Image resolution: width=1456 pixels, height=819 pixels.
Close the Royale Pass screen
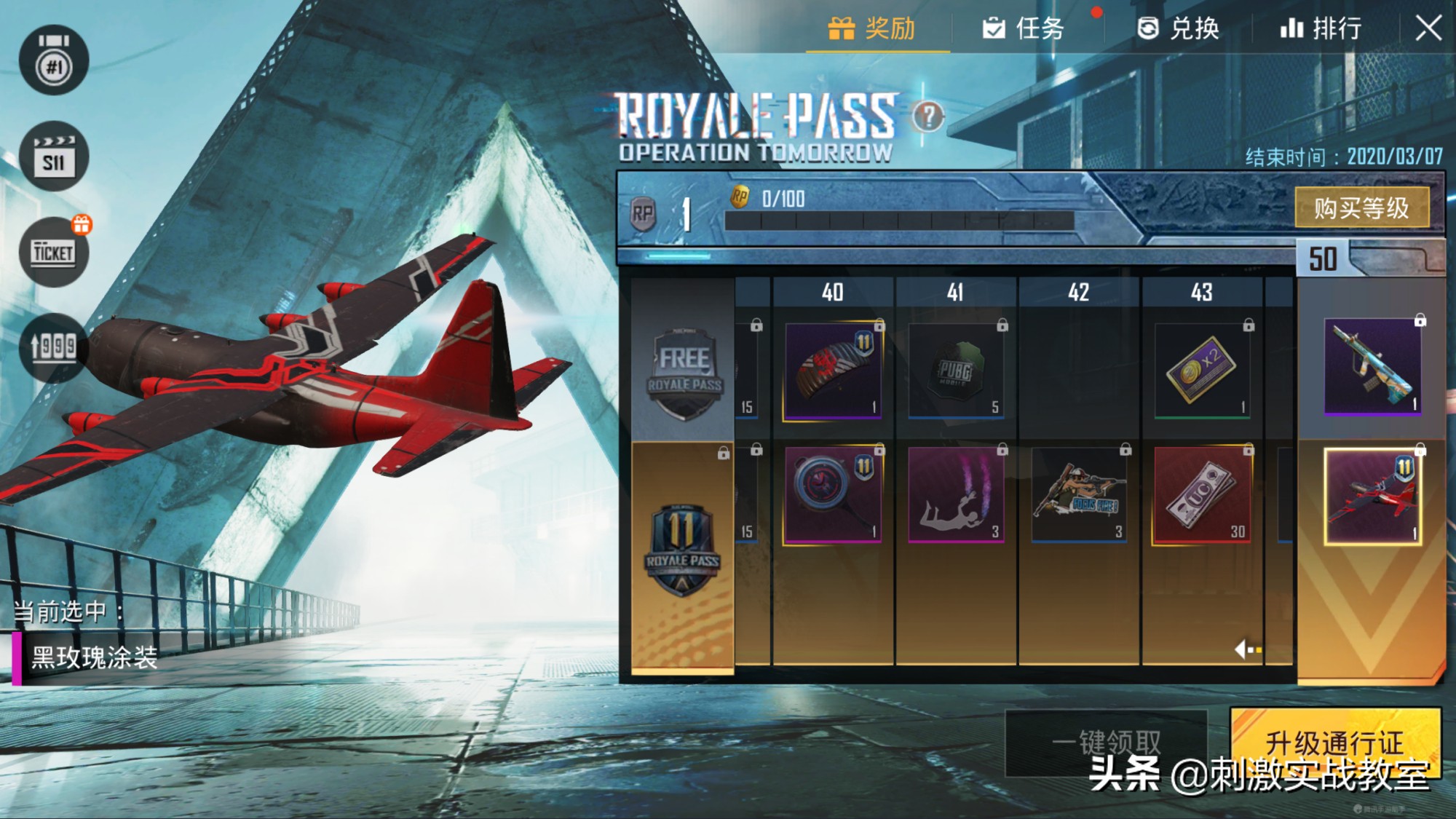coord(1428,29)
